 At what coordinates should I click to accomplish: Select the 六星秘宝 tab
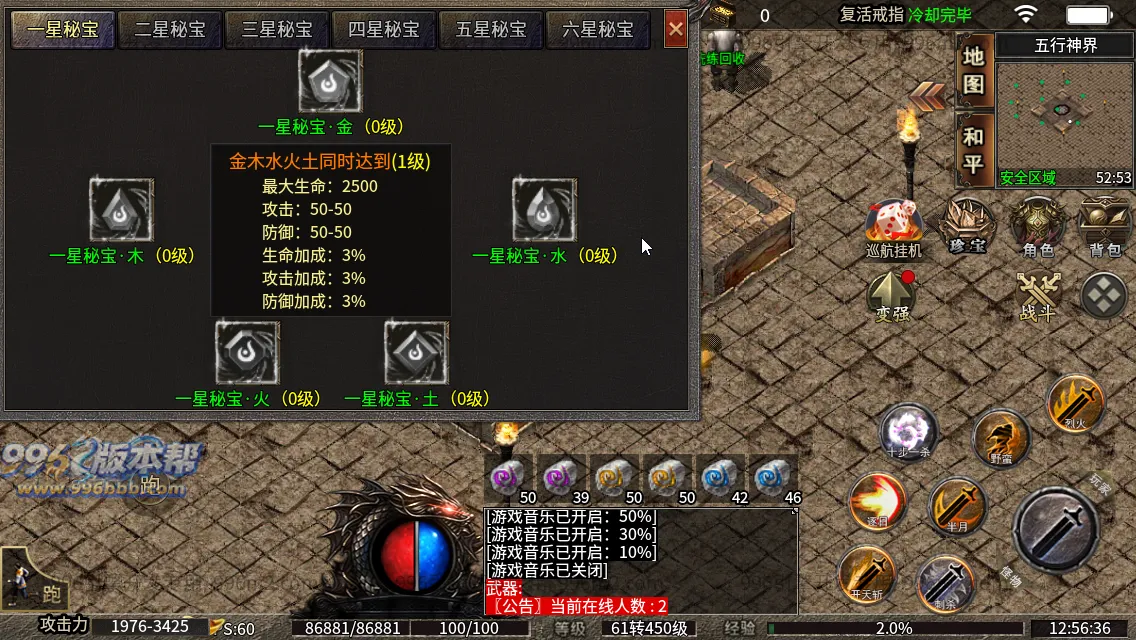pos(598,30)
